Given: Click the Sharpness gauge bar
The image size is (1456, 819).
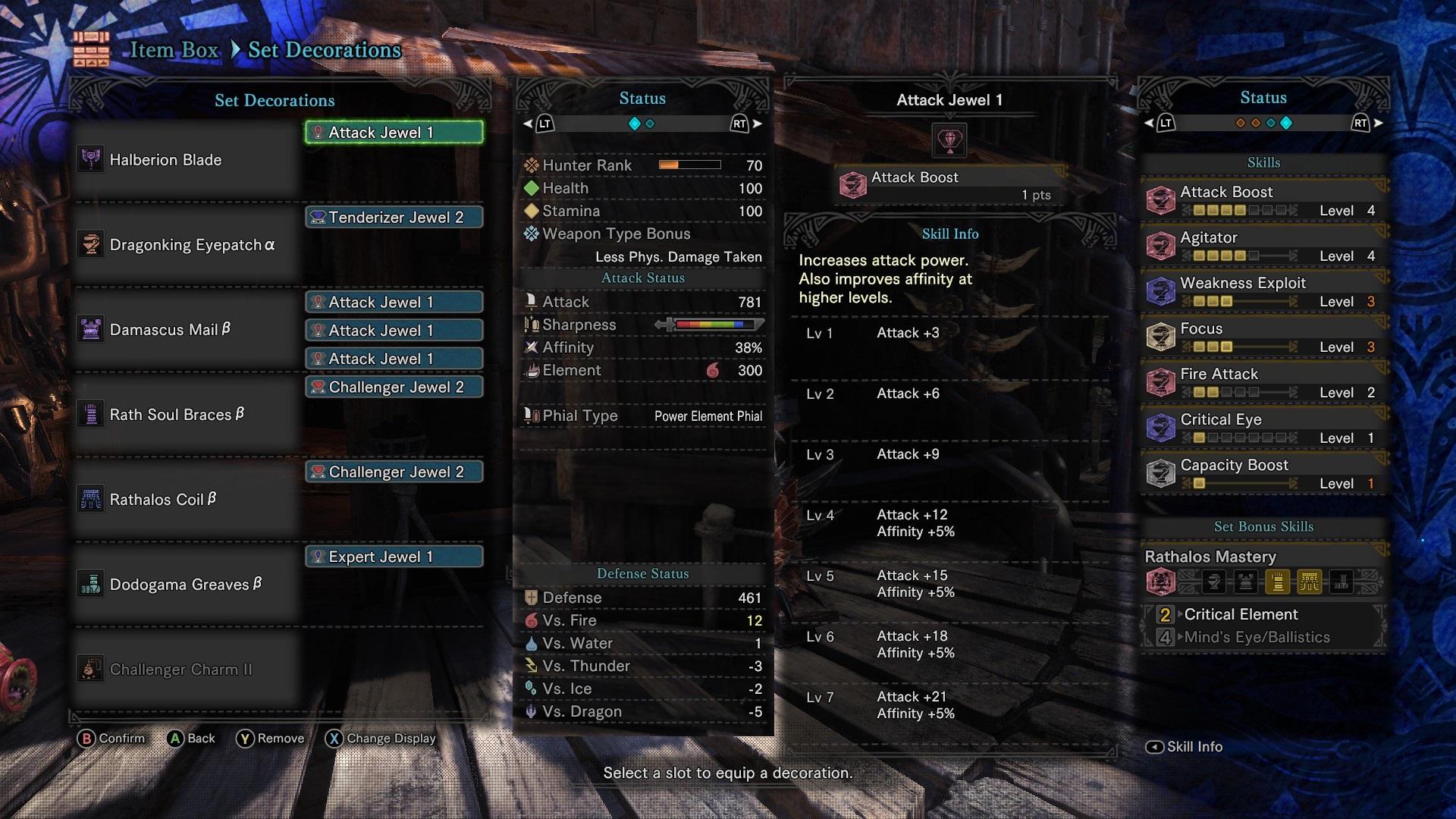Looking at the screenshot, I should point(713,325).
